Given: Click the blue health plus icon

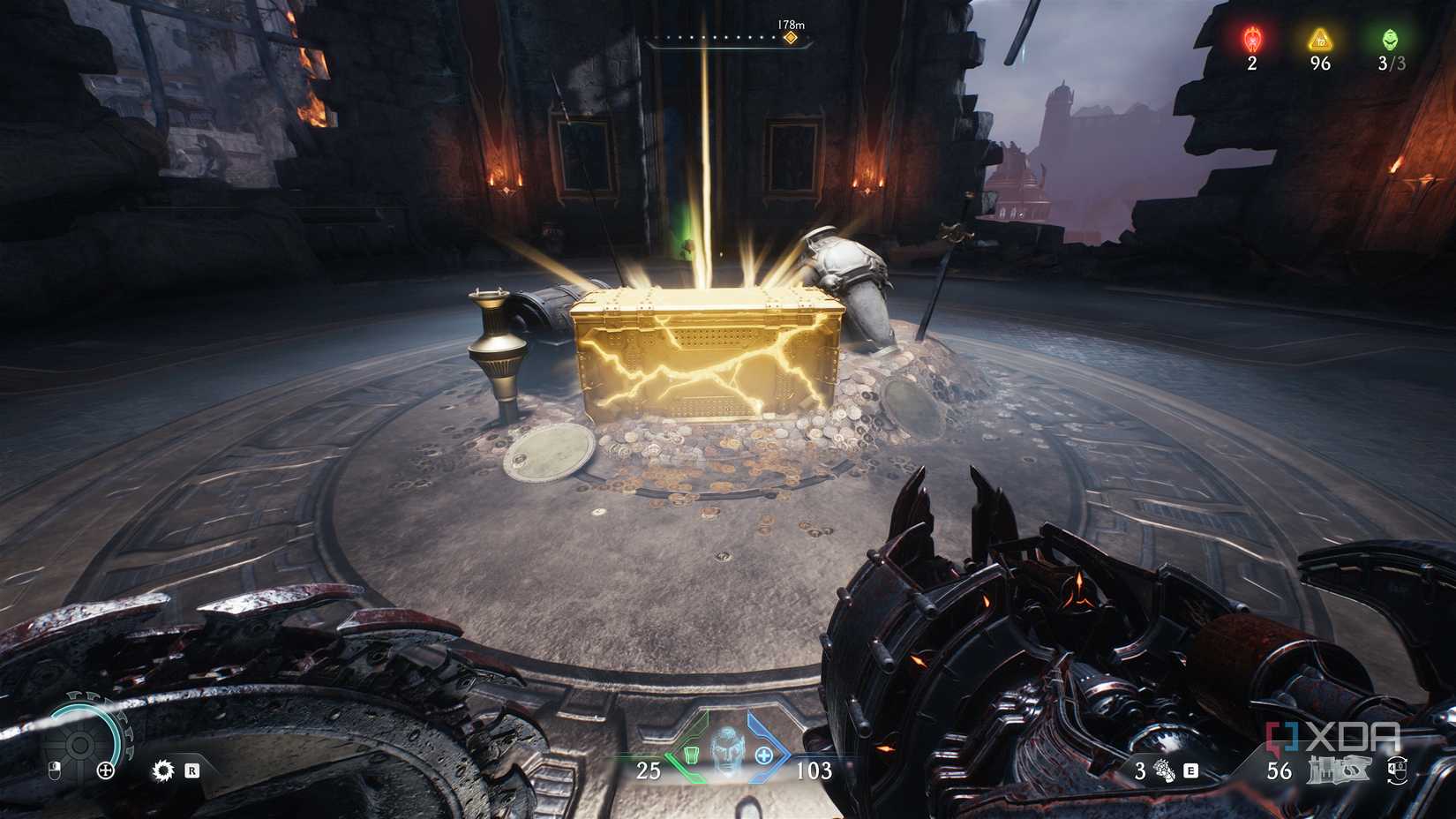Looking at the screenshot, I should point(764,755).
